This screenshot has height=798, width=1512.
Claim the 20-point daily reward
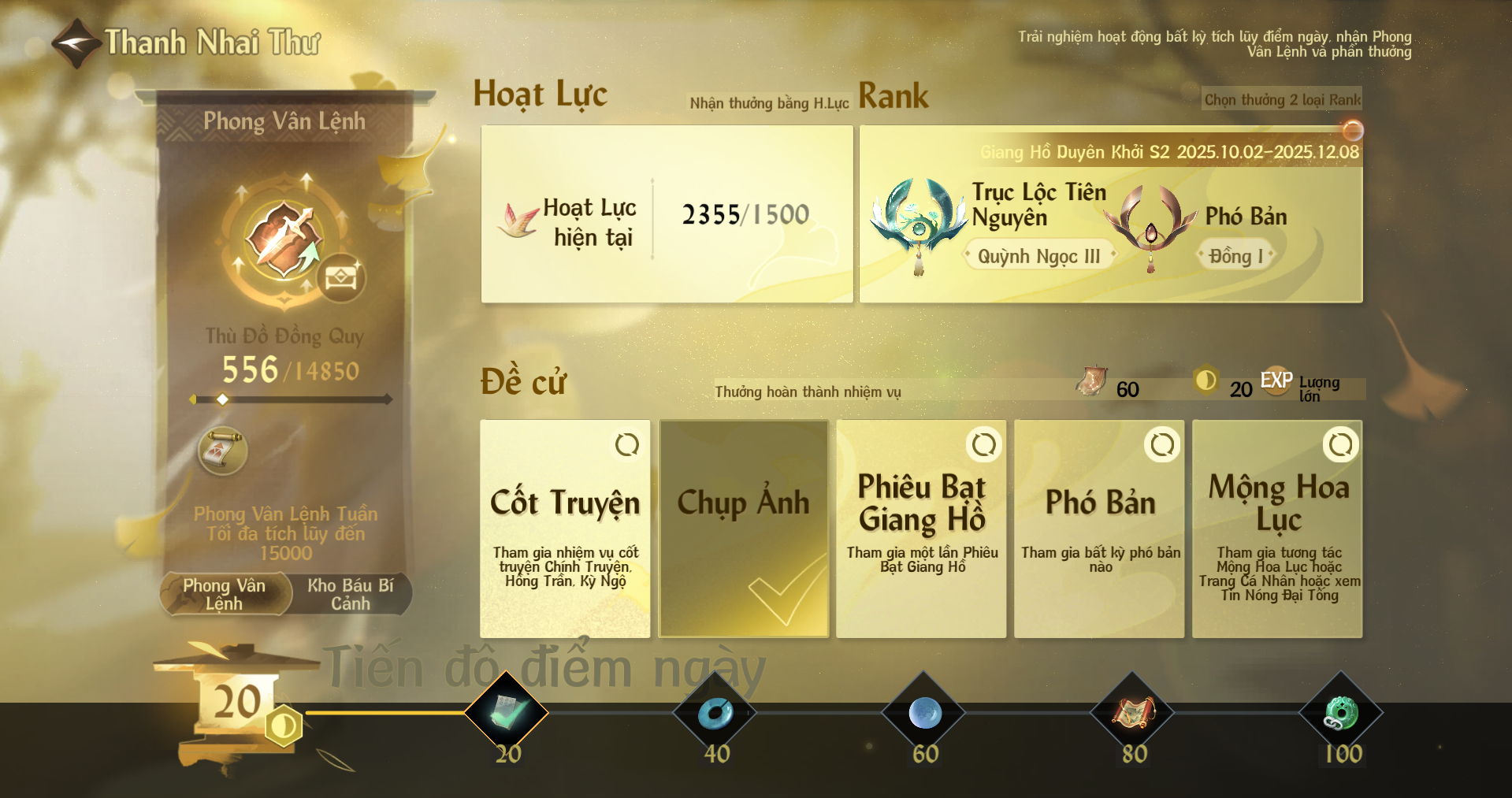(507, 713)
